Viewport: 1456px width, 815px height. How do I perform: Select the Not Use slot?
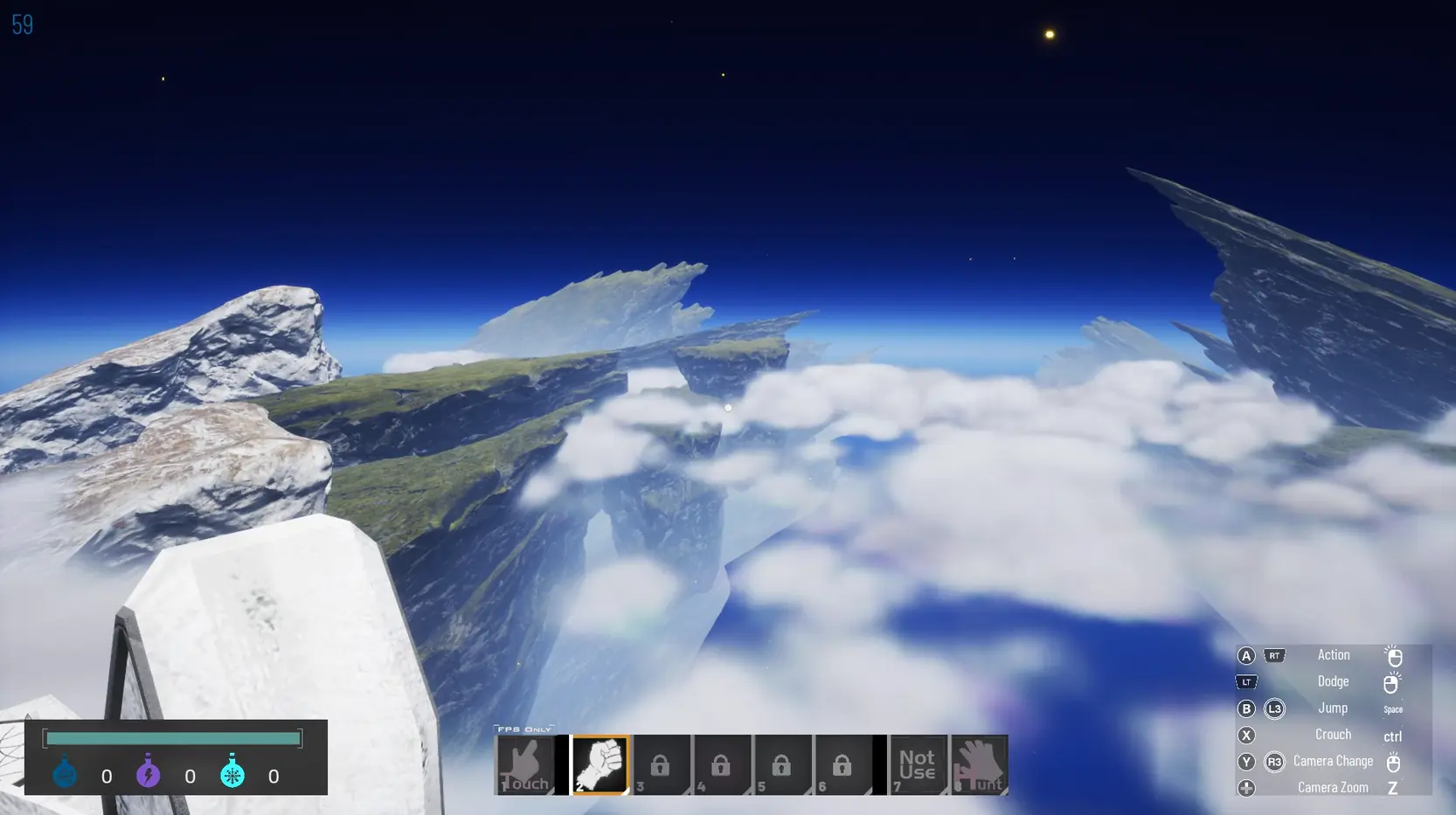tap(918, 765)
